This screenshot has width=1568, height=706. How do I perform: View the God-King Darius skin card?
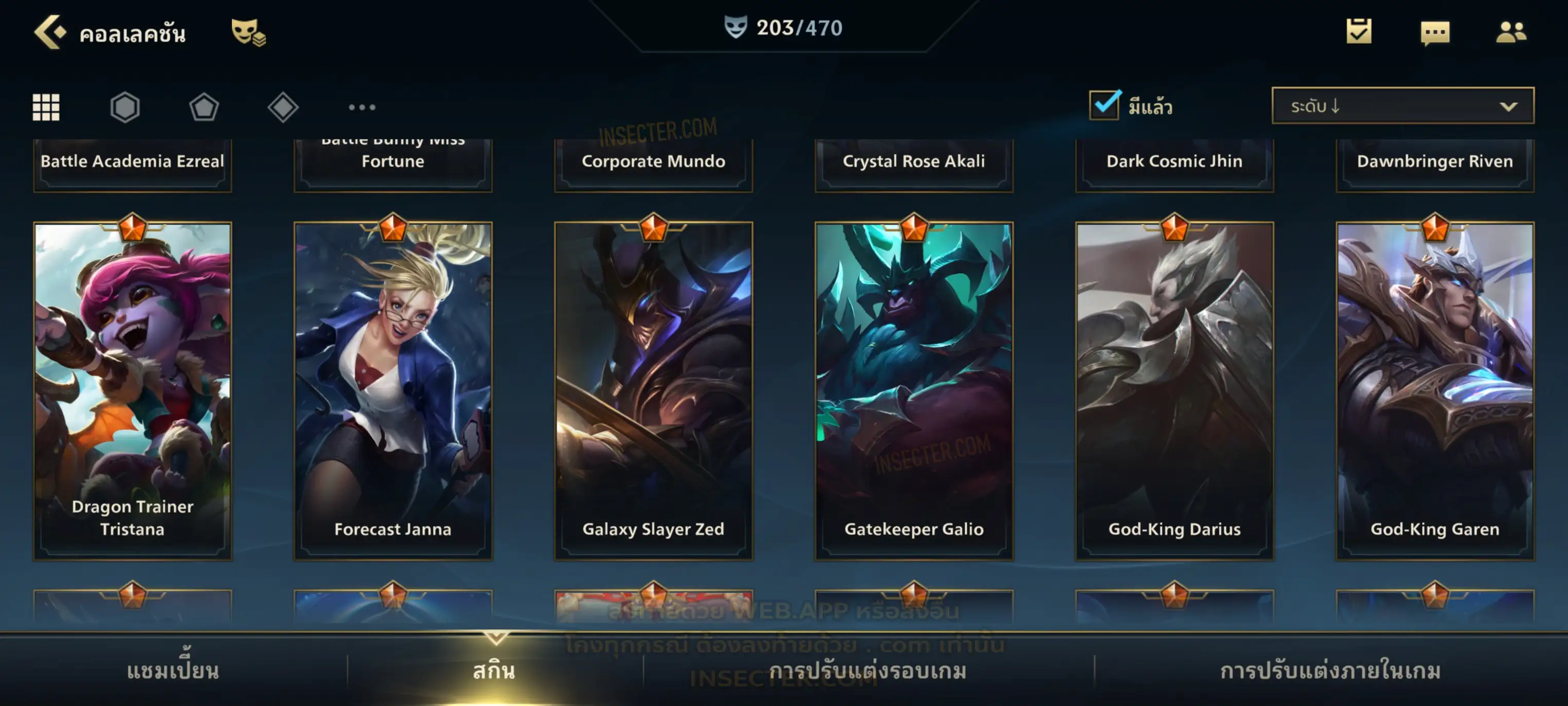(x=1174, y=390)
